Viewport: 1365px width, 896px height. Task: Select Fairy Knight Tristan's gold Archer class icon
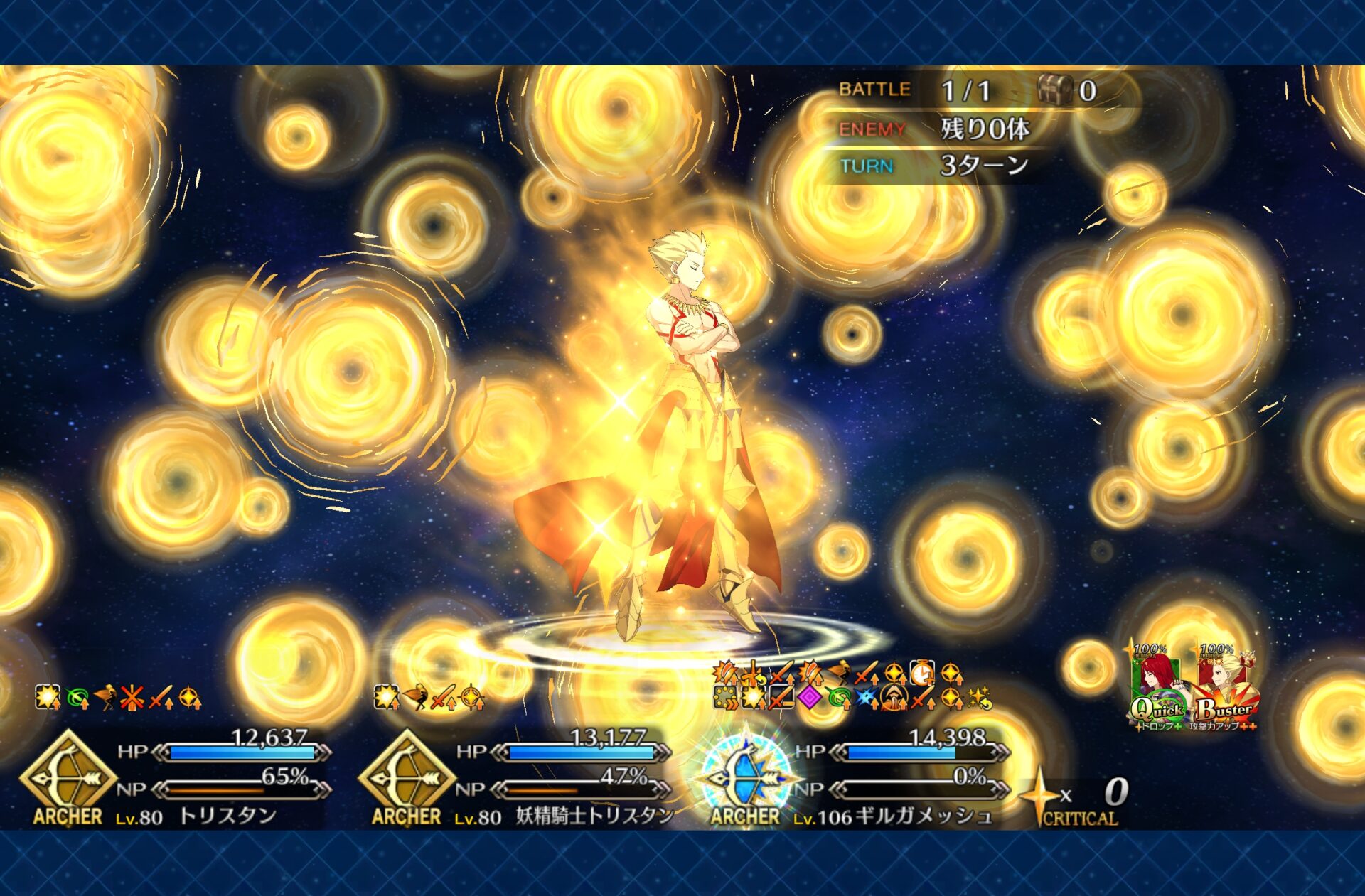tap(407, 776)
